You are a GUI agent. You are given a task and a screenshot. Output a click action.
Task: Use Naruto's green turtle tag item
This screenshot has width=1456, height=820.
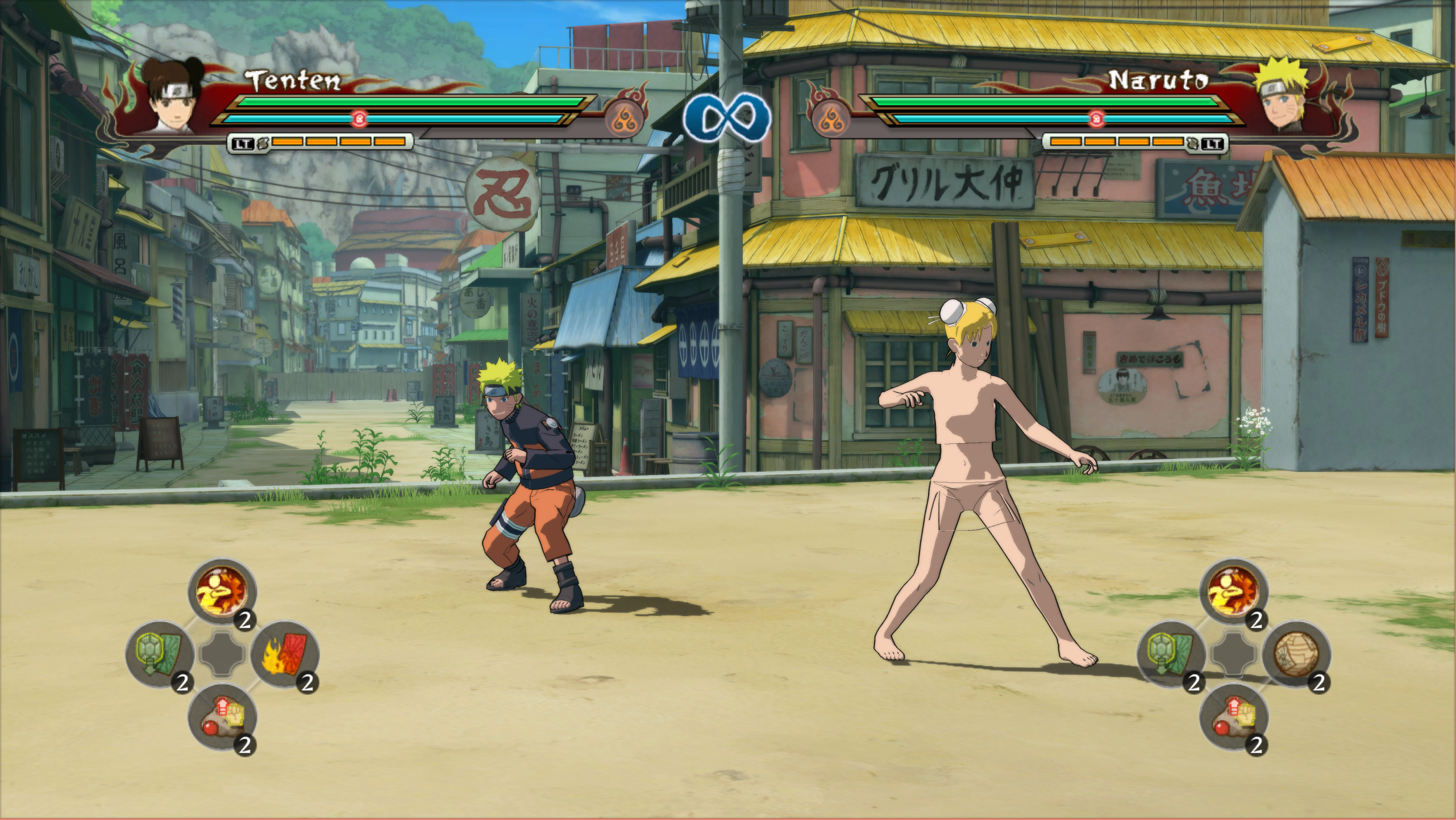[x=1171, y=654]
